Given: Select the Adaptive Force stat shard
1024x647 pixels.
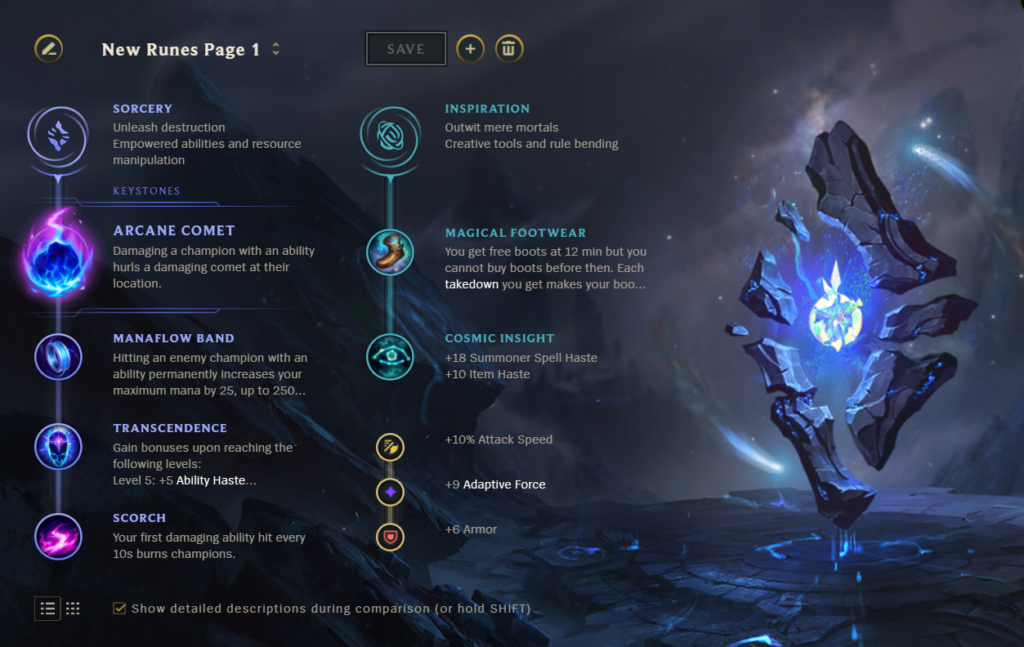Looking at the screenshot, I should pos(390,492).
